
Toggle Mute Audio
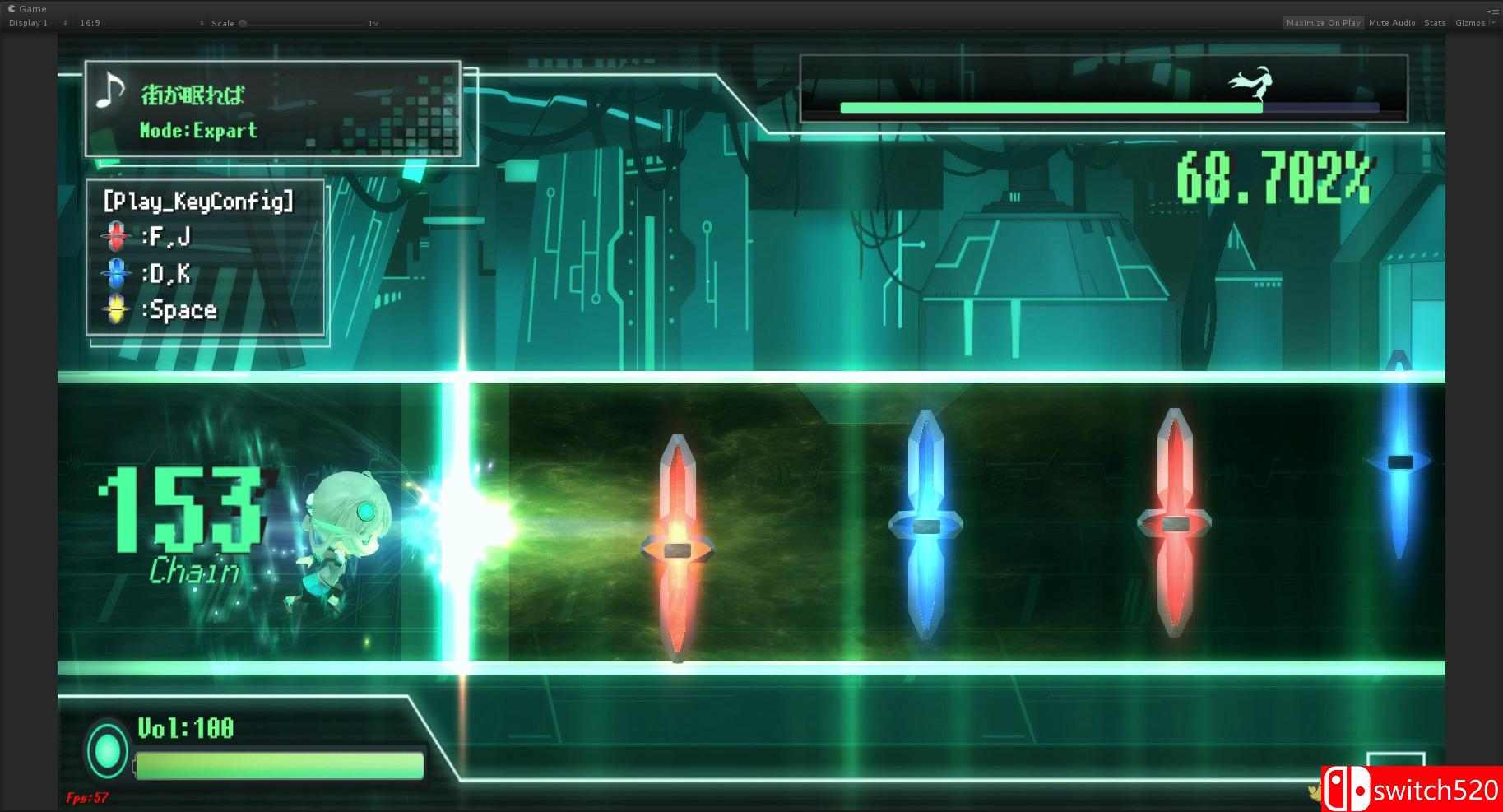pyautogui.click(x=1392, y=22)
